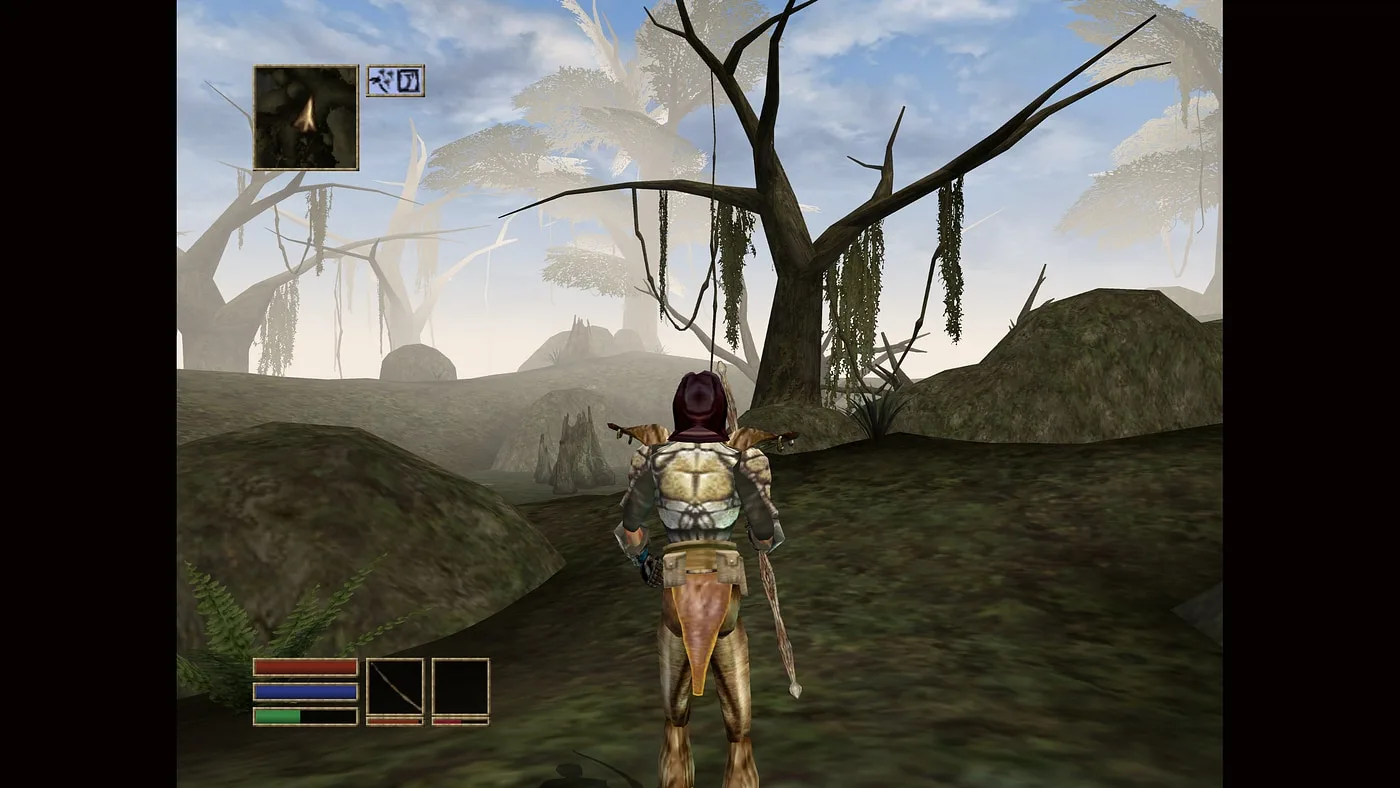Click the weapon-stance indicator beside the minimap
The height and width of the screenshot is (788, 1400).
tap(383, 80)
